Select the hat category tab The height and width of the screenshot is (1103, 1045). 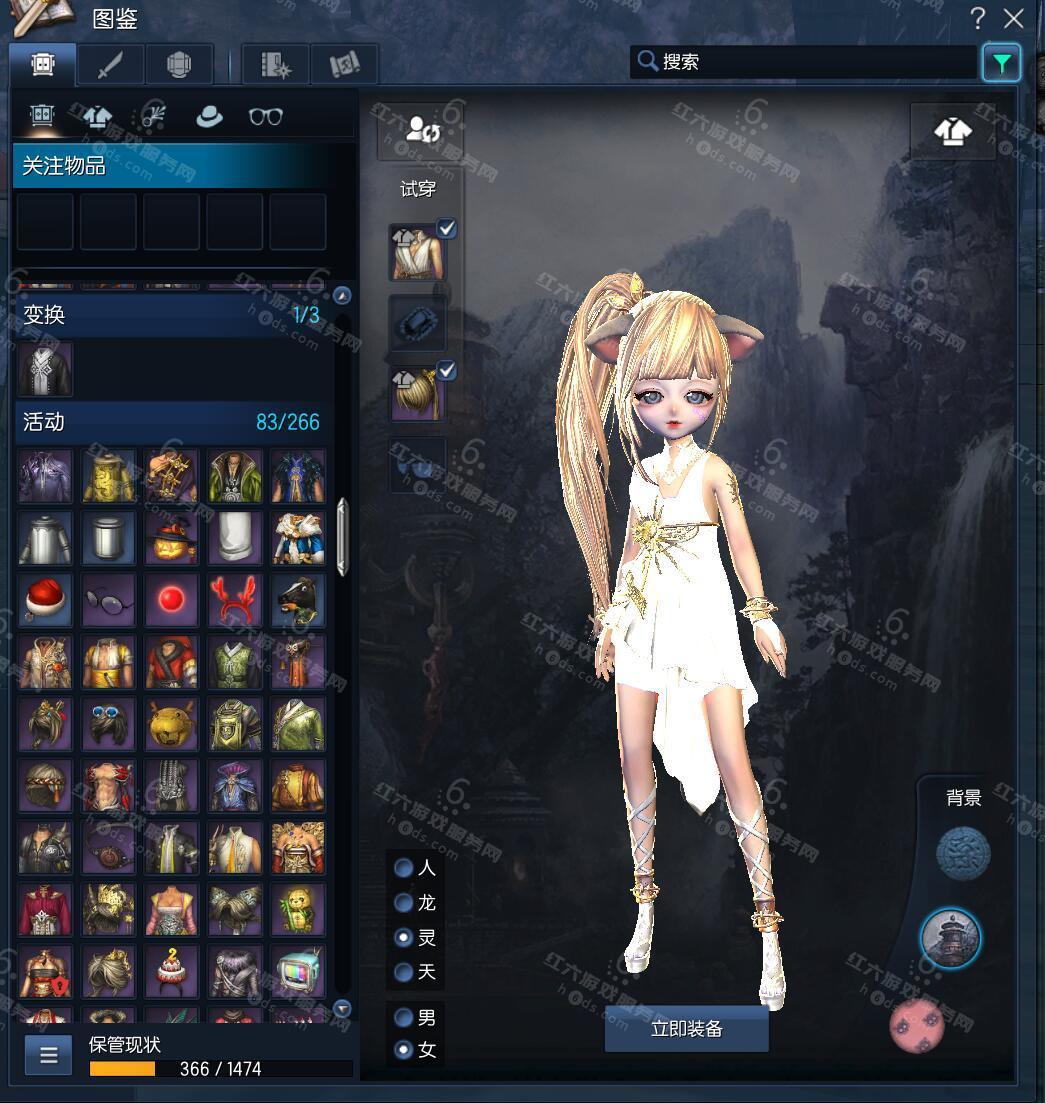(209, 116)
